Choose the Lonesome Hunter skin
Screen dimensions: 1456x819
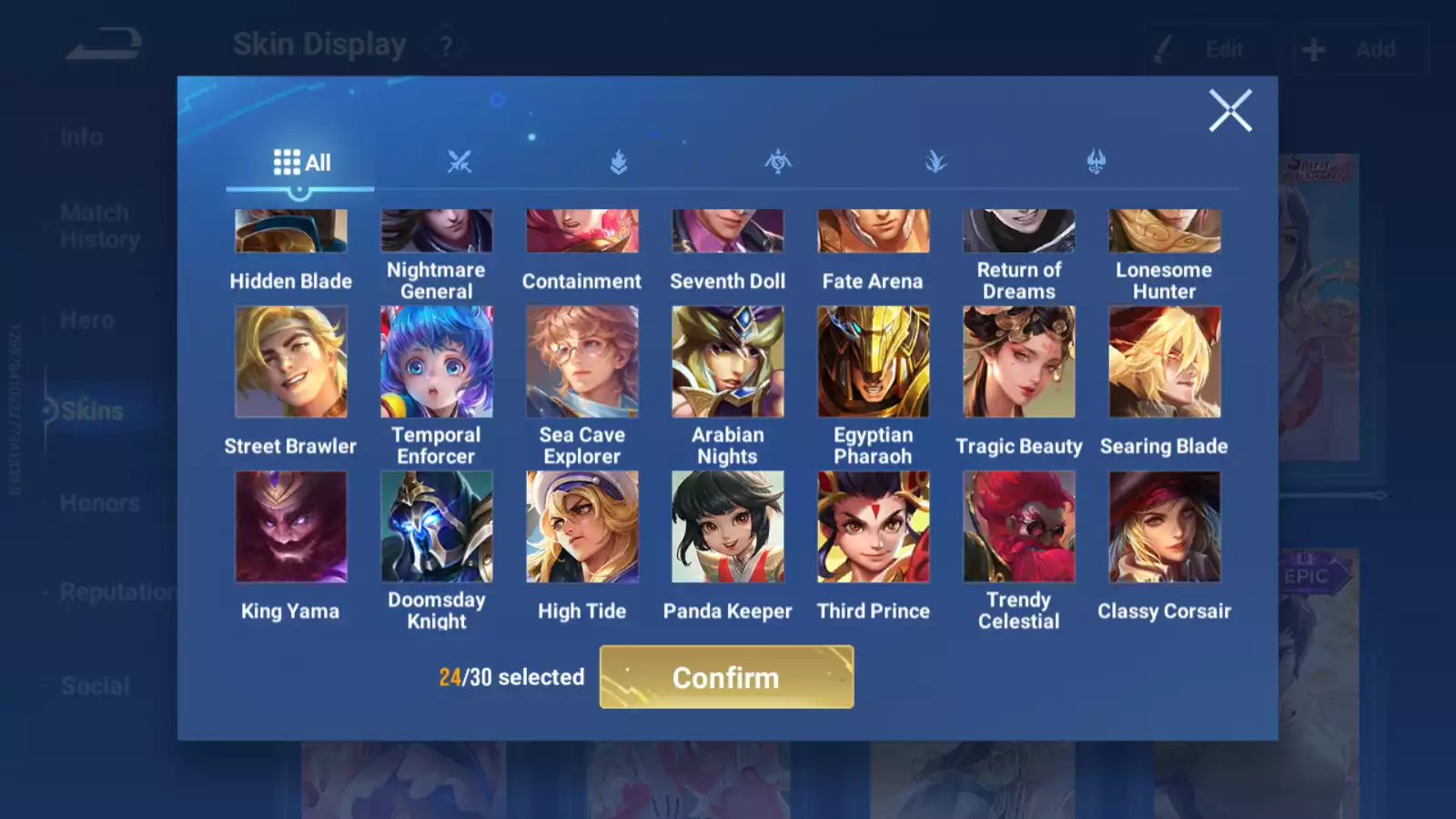1165,232
